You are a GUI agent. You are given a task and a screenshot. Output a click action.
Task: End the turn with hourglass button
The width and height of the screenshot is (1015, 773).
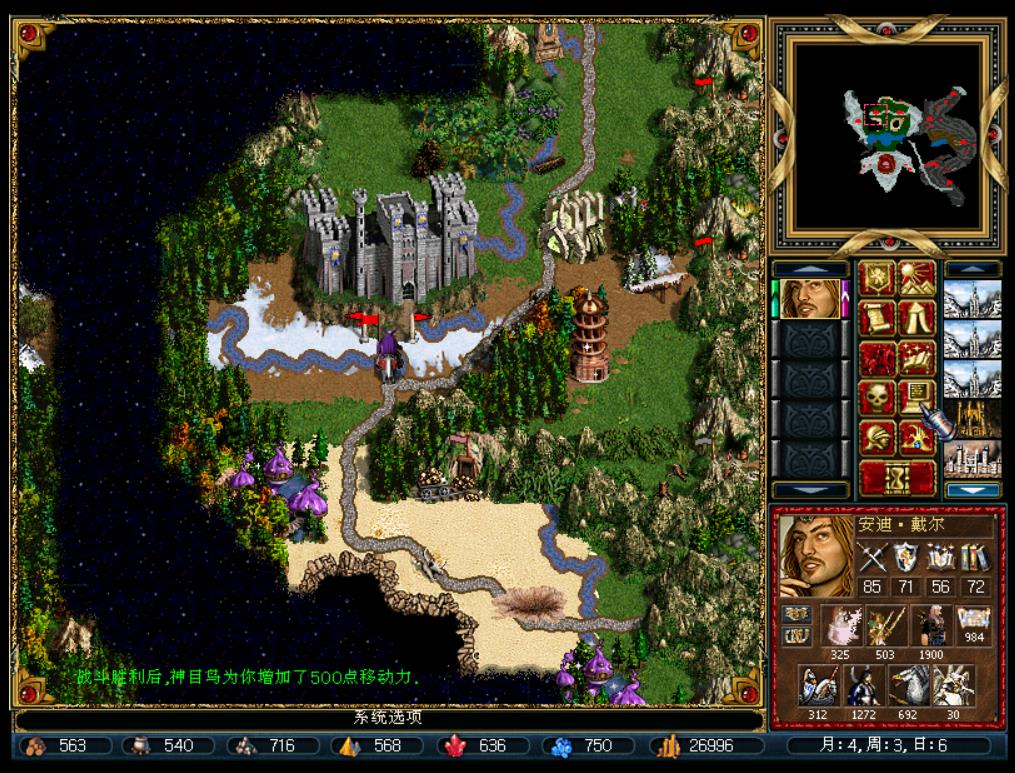897,478
